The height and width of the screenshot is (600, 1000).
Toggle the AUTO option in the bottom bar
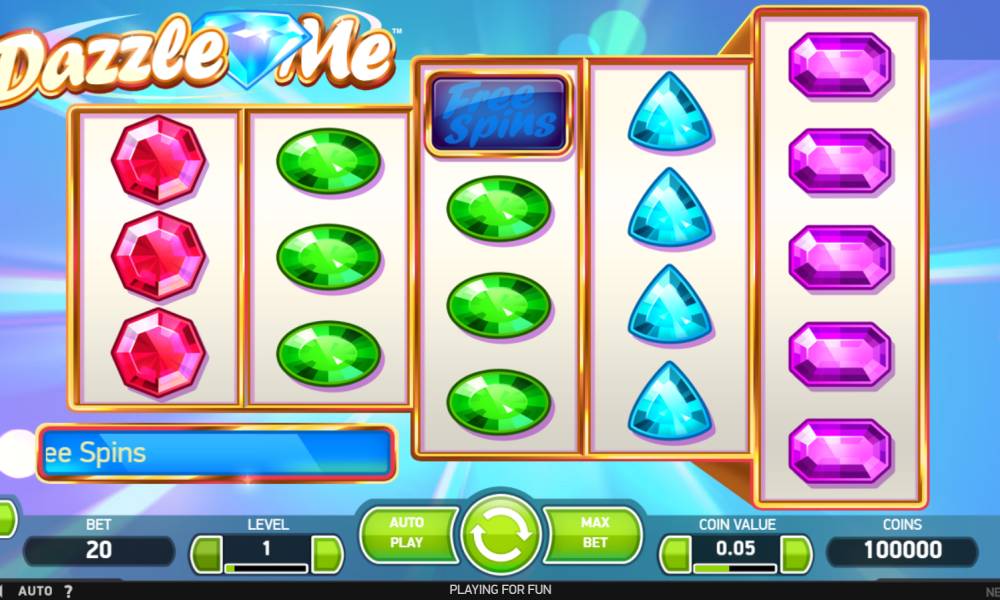(35, 591)
